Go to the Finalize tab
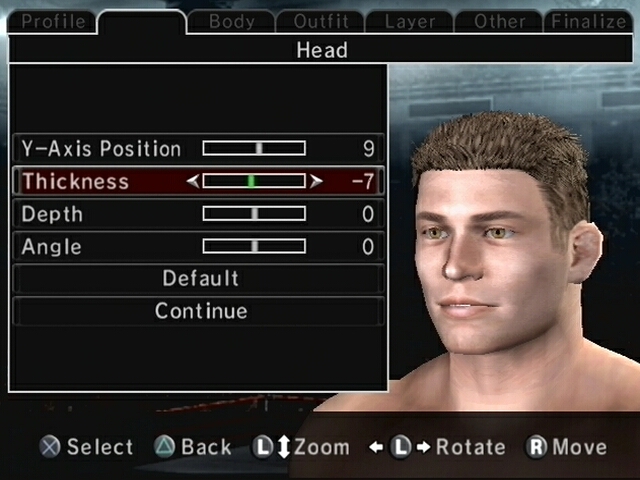640x480 pixels. coord(588,21)
